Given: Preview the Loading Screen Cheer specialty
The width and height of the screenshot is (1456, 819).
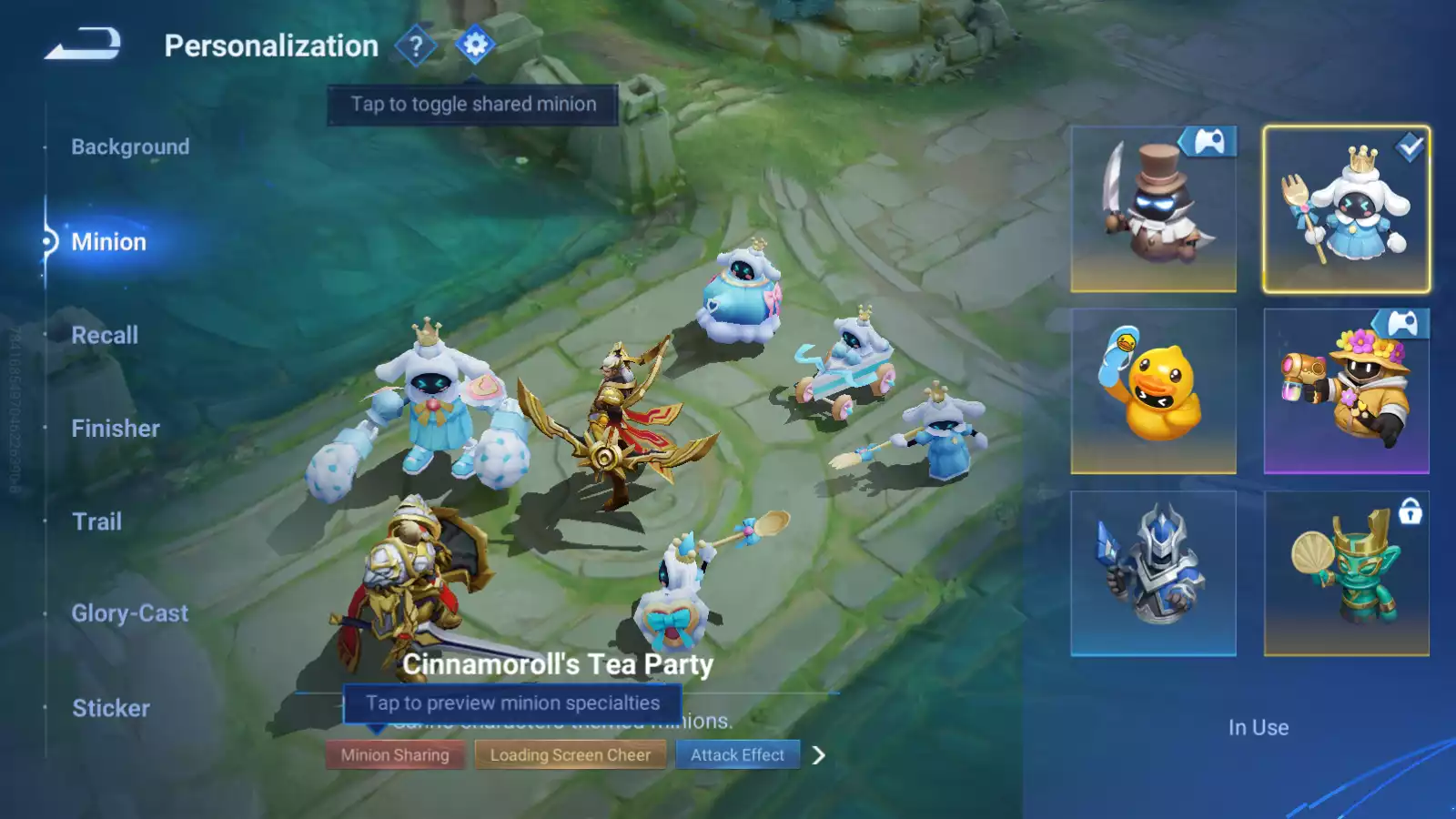Looking at the screenshot, I should click(x=571, y=755).
